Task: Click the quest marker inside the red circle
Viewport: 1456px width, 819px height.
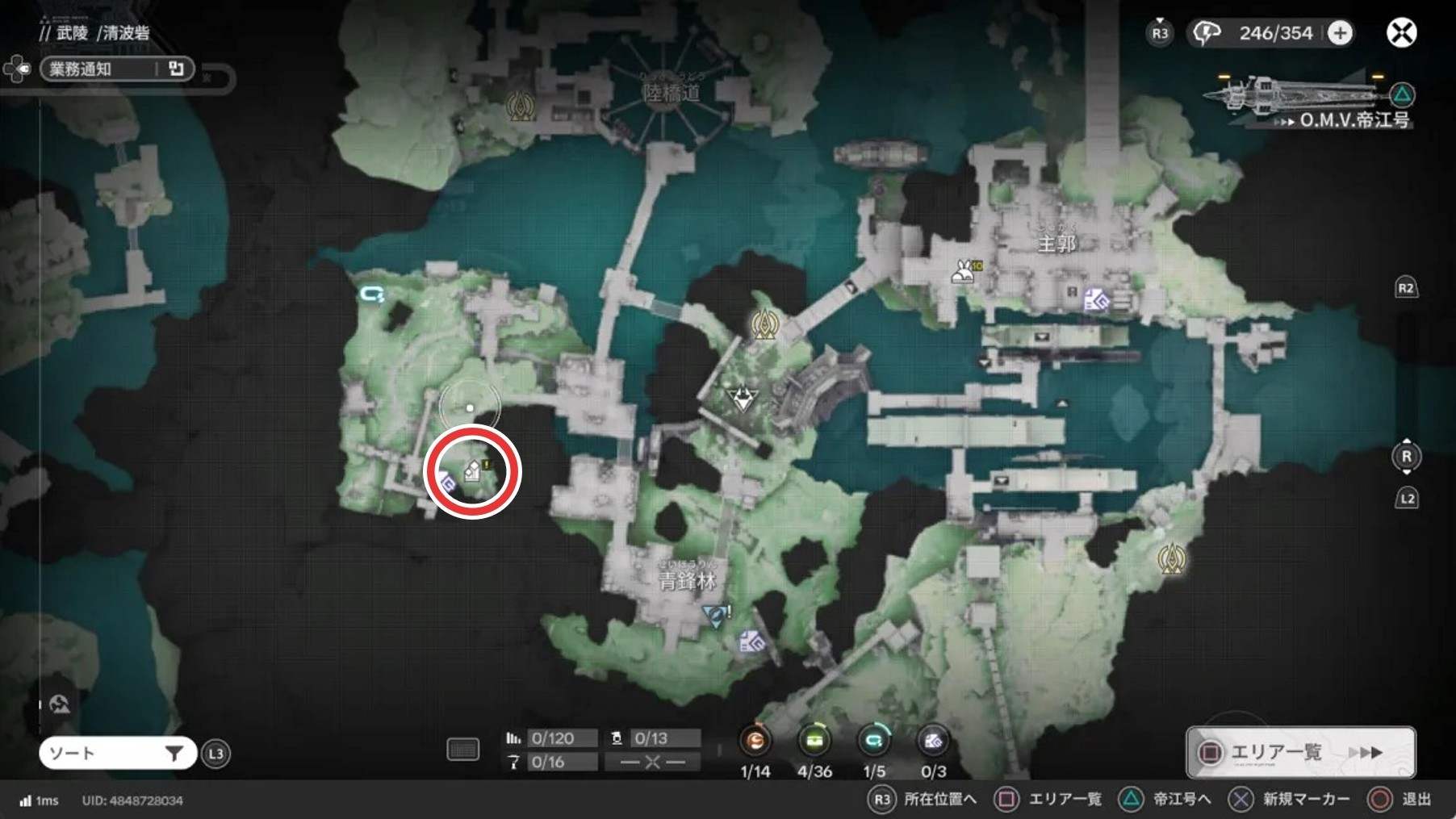Action: 475,470
